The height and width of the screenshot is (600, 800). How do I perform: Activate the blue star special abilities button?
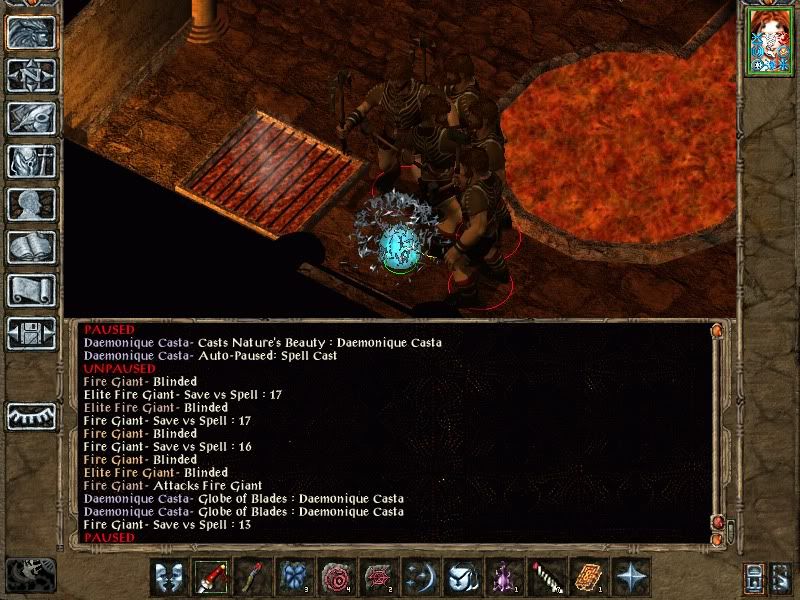click(631, 577)
